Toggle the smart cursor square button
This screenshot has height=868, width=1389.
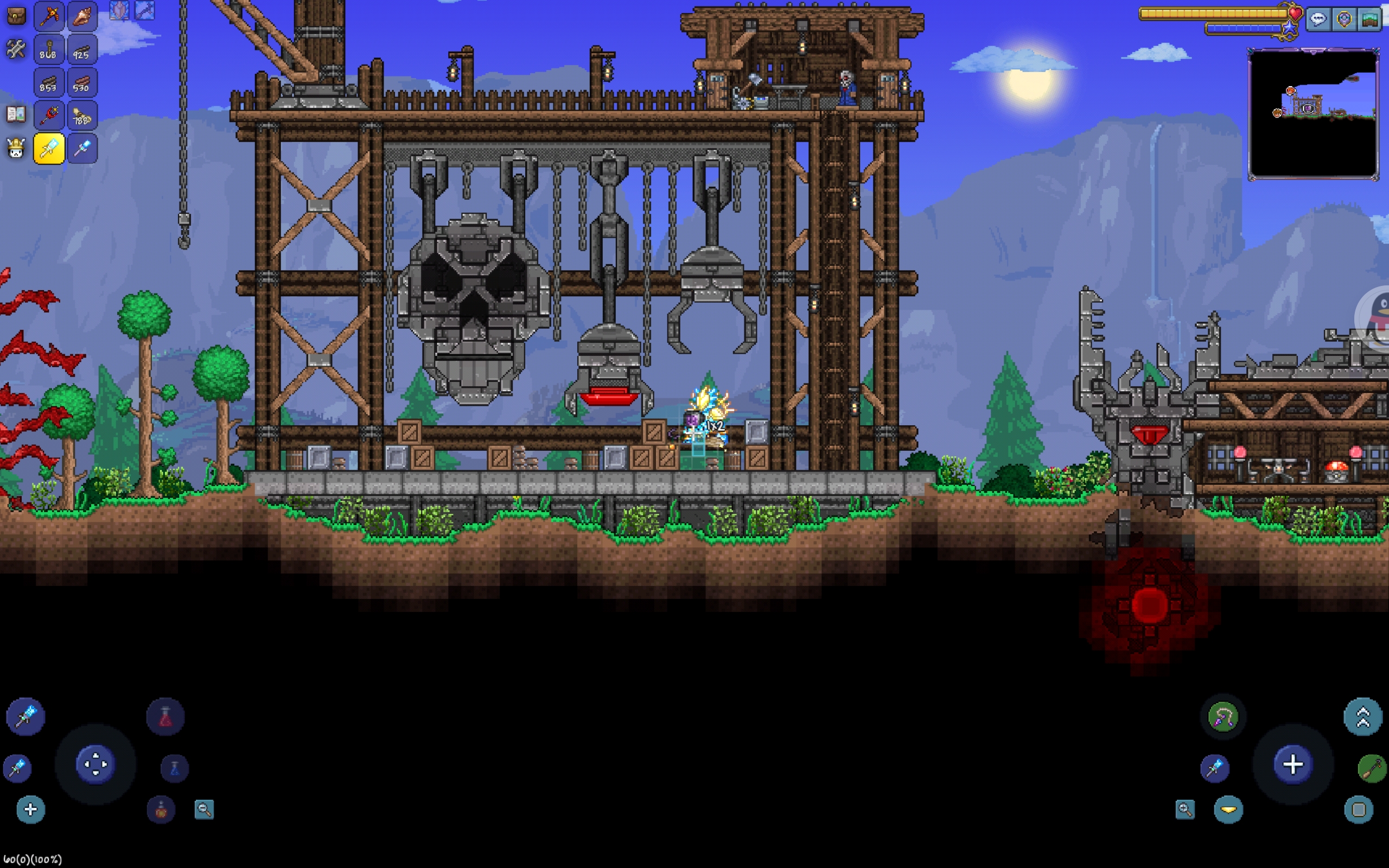(x=1359, y=809)
